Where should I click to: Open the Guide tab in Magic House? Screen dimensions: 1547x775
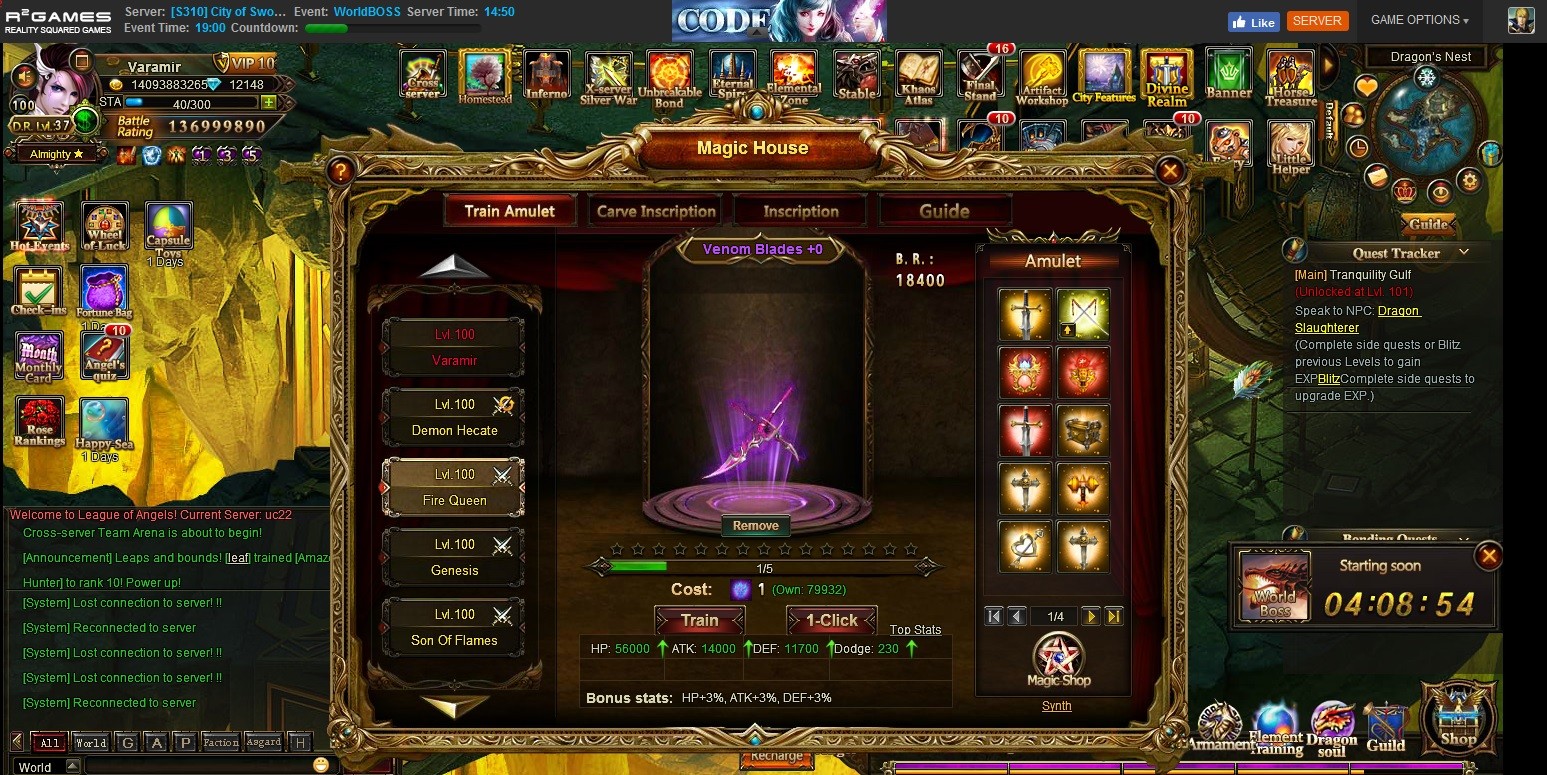click(x=944, y=211)
